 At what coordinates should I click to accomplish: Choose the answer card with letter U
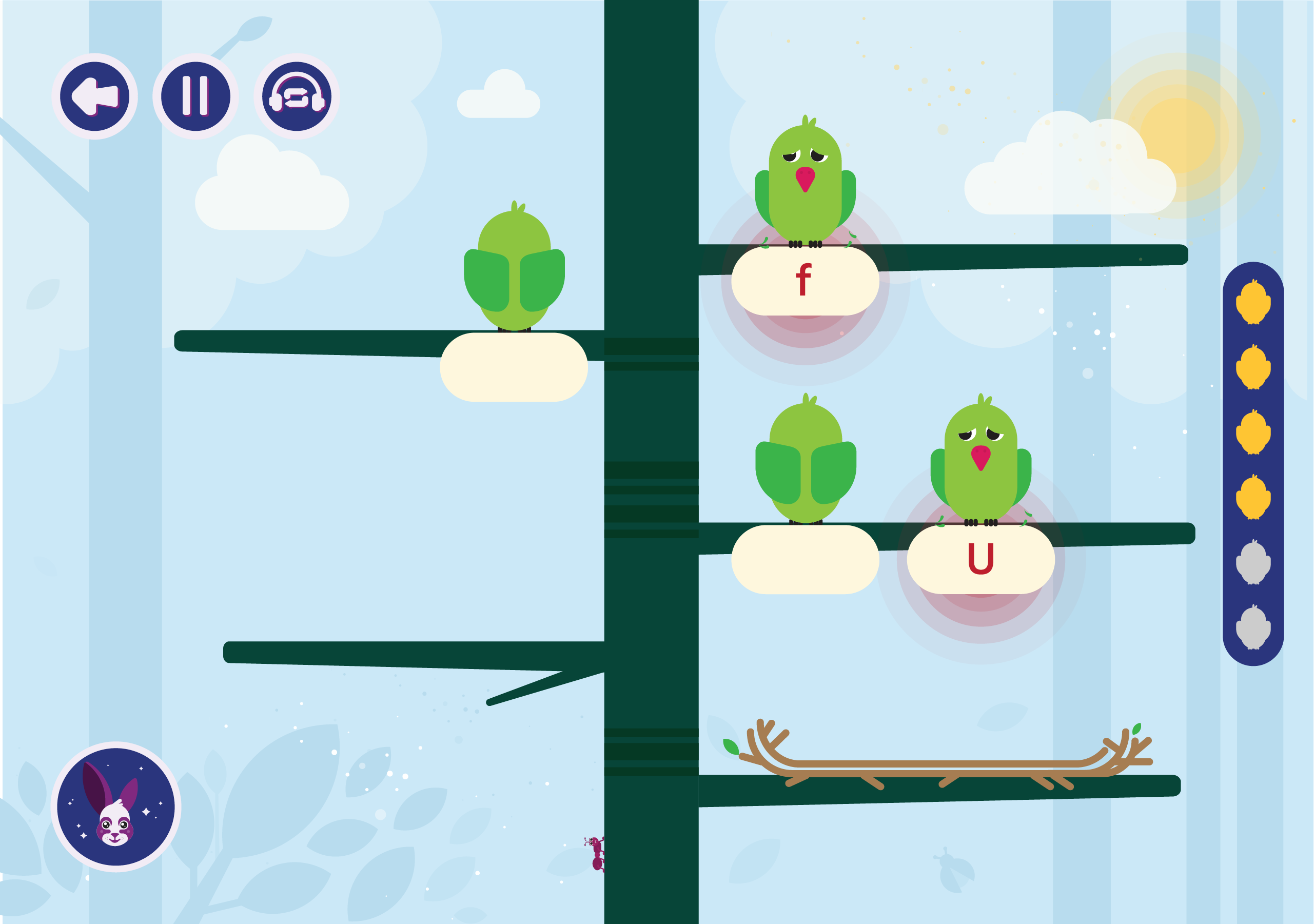click(x=980, y=559)
